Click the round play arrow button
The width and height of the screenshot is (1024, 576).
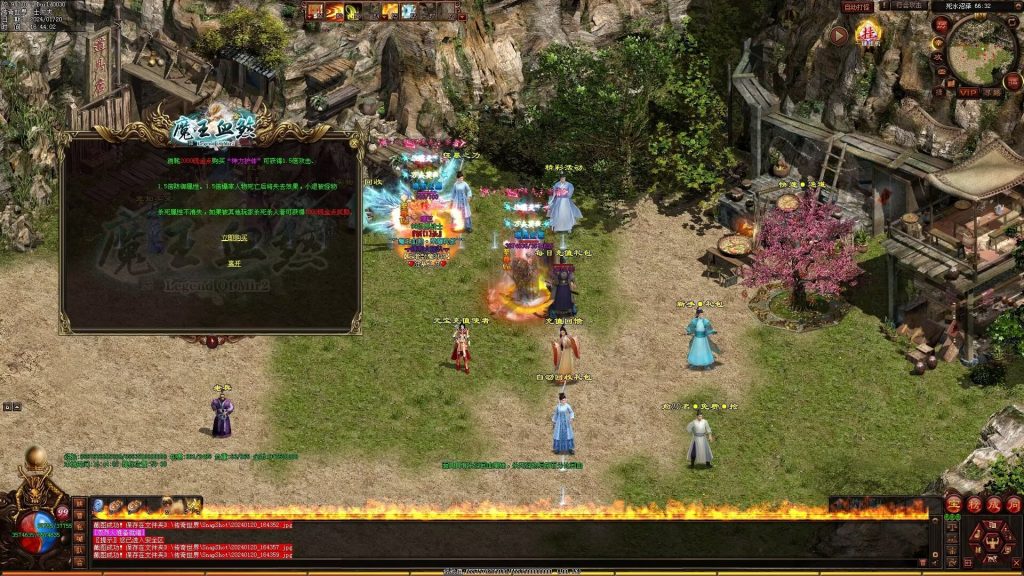[x=839, y=36]
